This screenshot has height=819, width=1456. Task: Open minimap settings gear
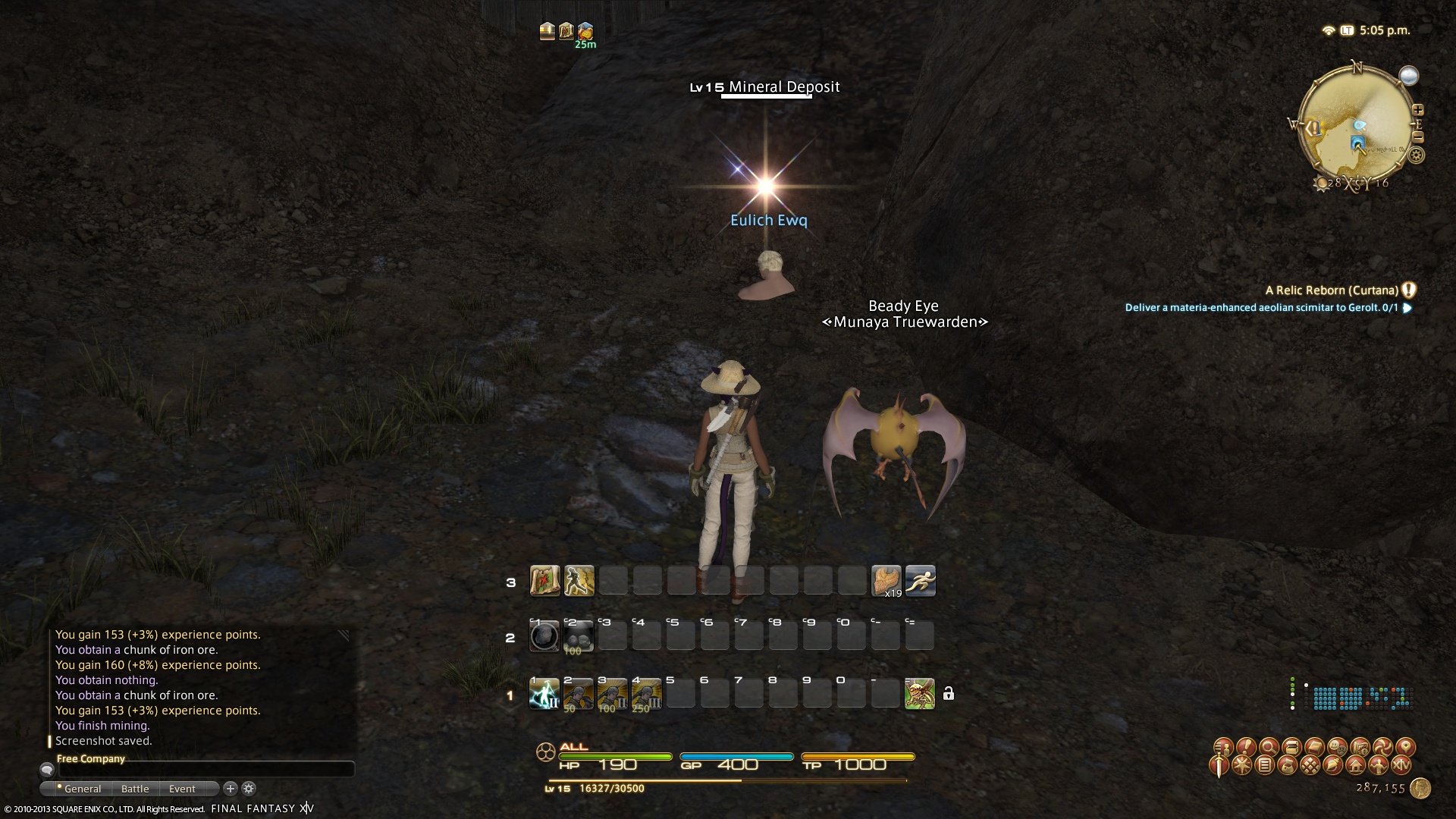tap(1416, 155)
